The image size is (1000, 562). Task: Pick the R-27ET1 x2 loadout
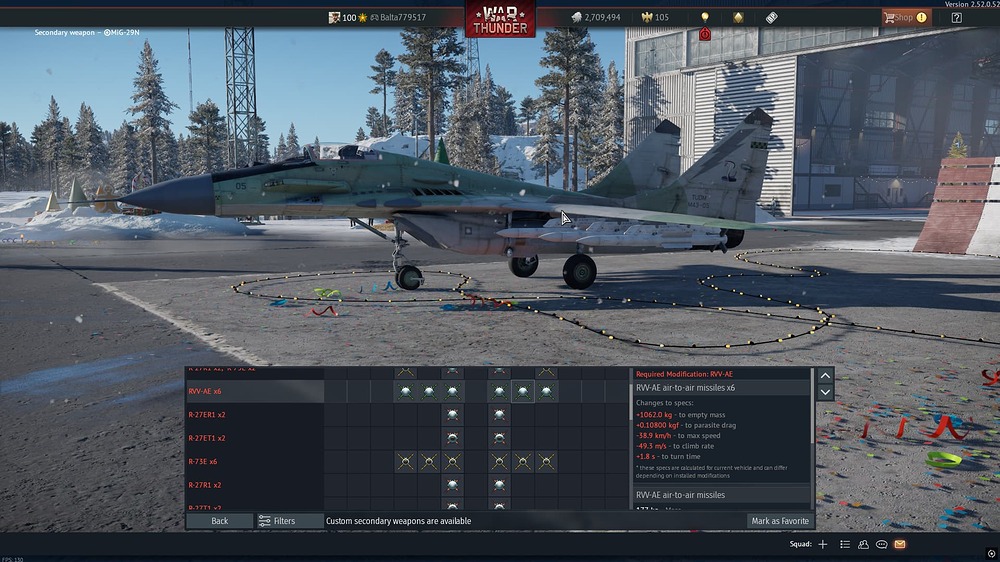click(254, 438)
